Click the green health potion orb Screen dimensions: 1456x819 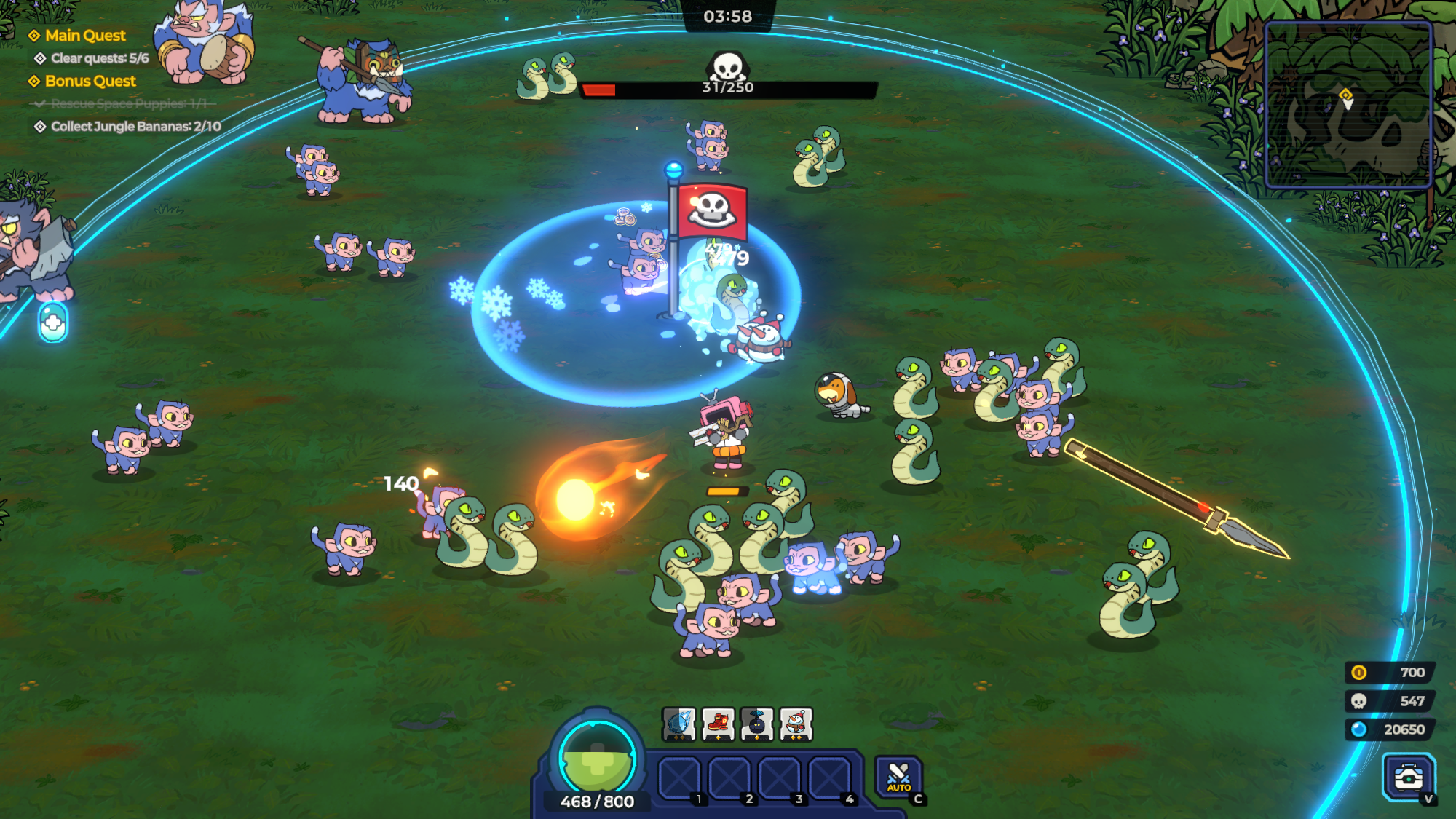pos(597,759)
